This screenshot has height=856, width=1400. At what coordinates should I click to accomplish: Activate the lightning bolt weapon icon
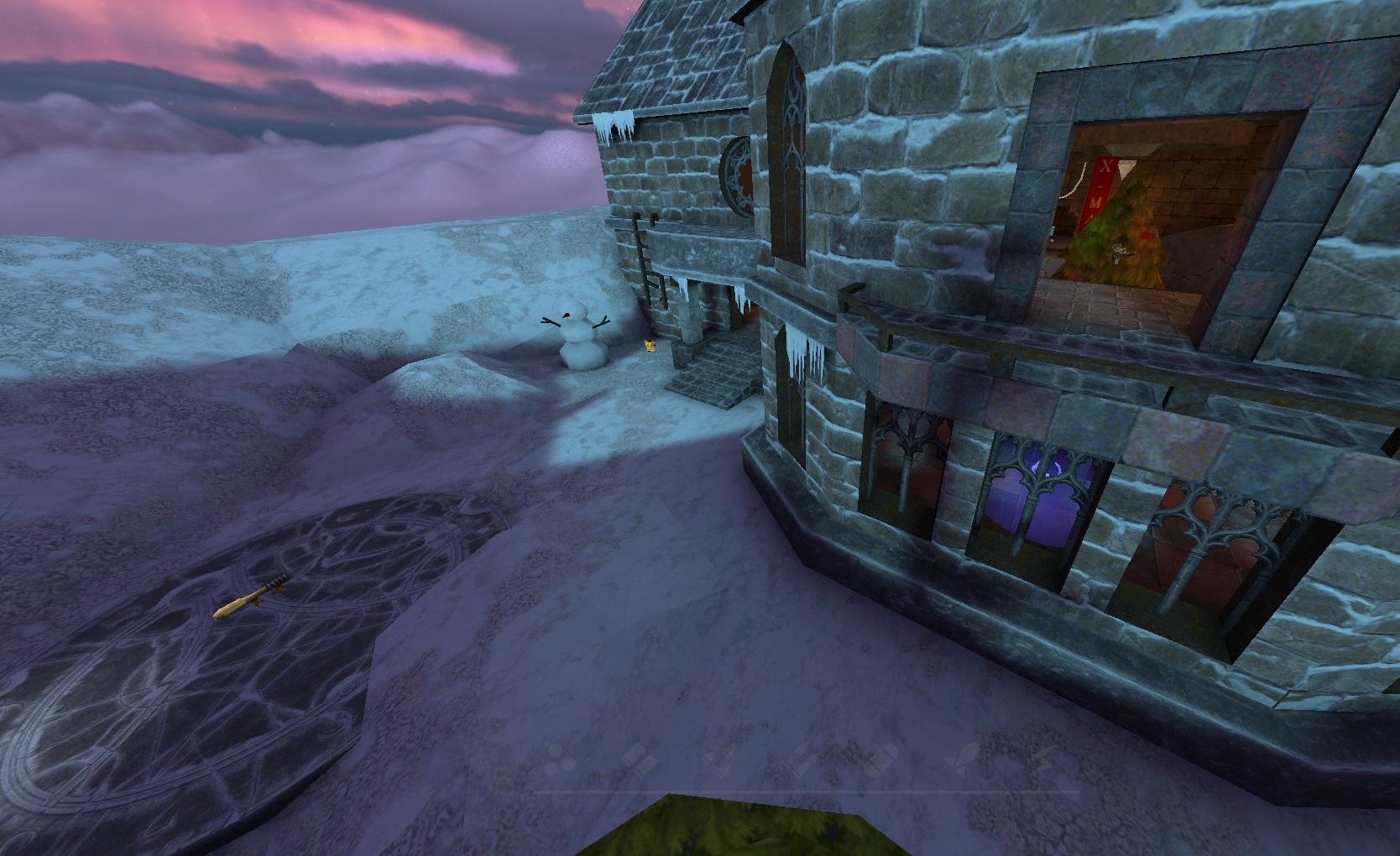(x=1039, y=759)
